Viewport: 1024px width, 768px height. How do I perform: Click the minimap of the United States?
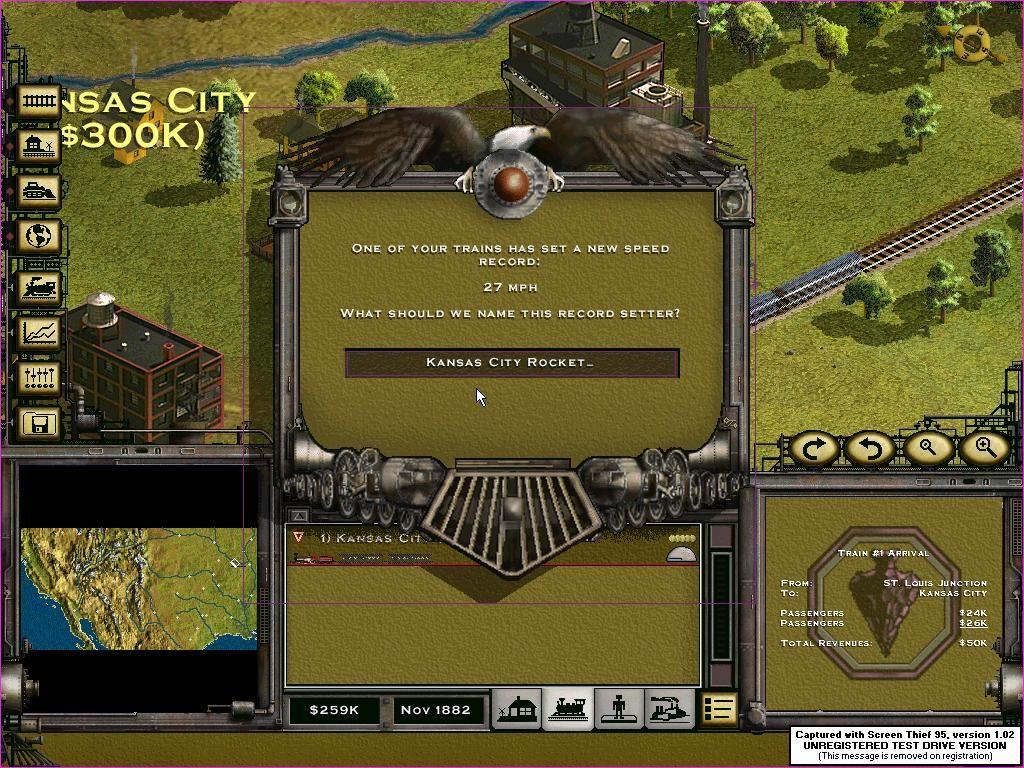click(x=138, y=588)
